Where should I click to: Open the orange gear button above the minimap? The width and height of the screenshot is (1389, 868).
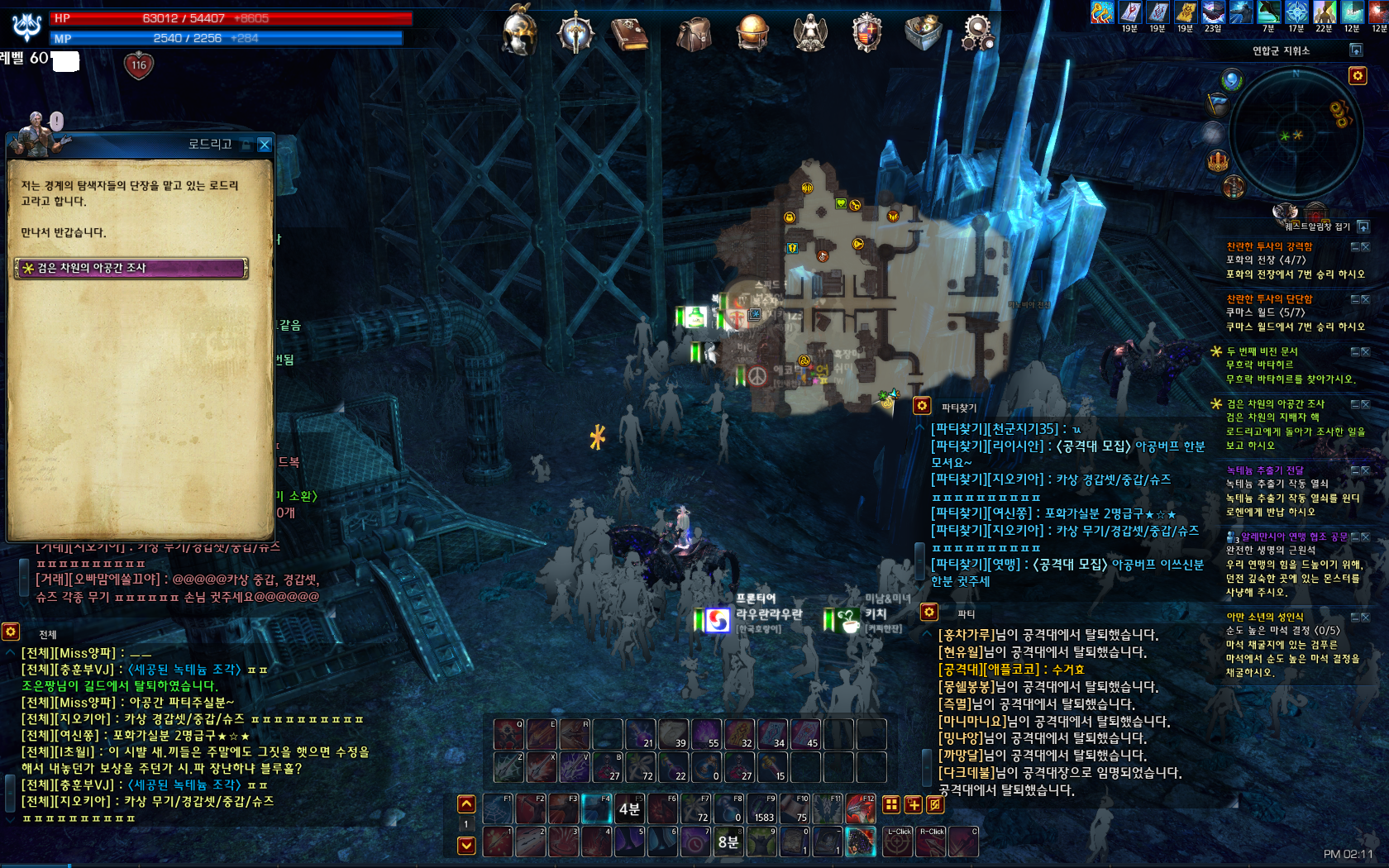(1358, 76)
